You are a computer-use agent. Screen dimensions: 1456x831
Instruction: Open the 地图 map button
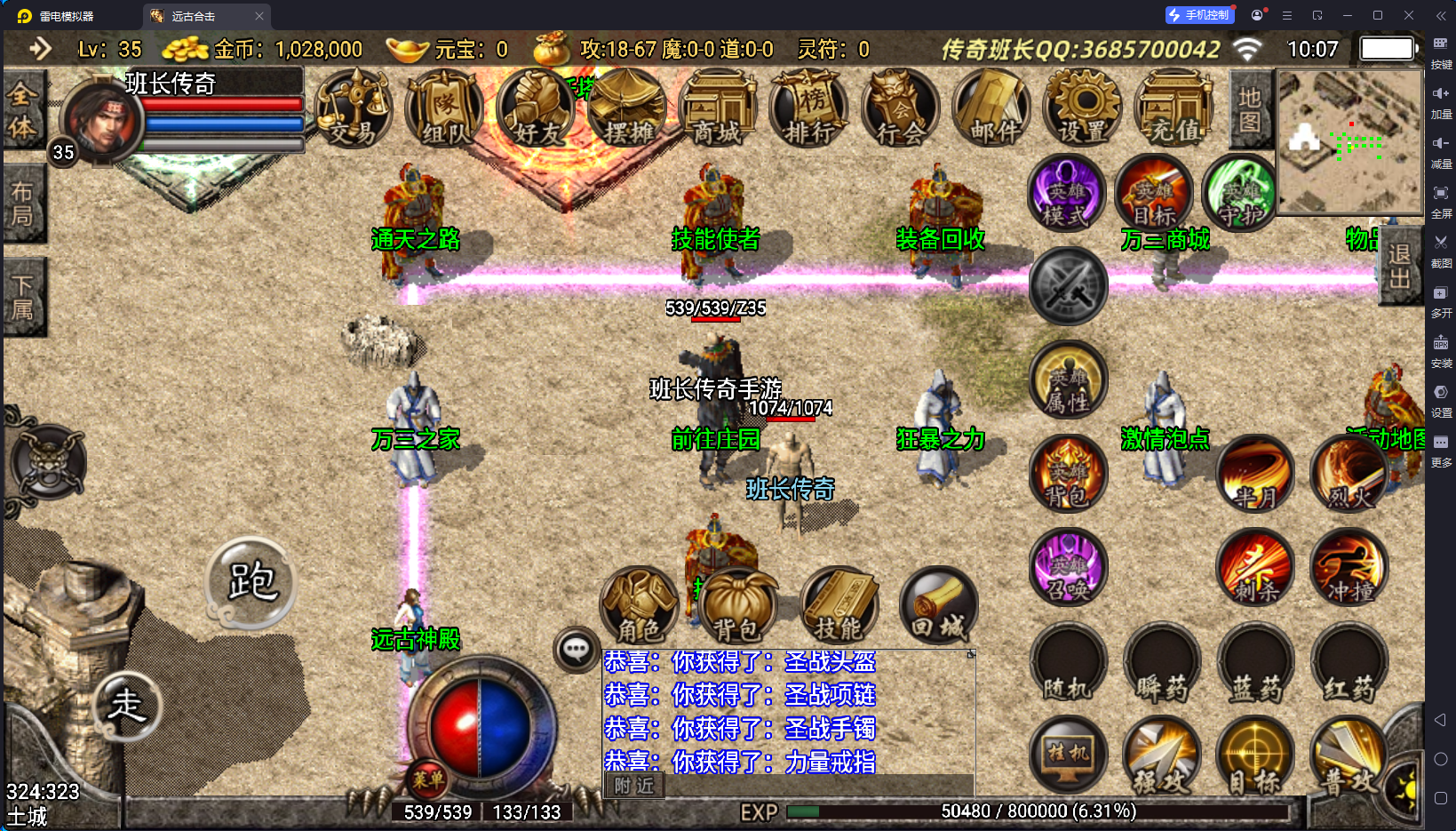point(1250,109)
